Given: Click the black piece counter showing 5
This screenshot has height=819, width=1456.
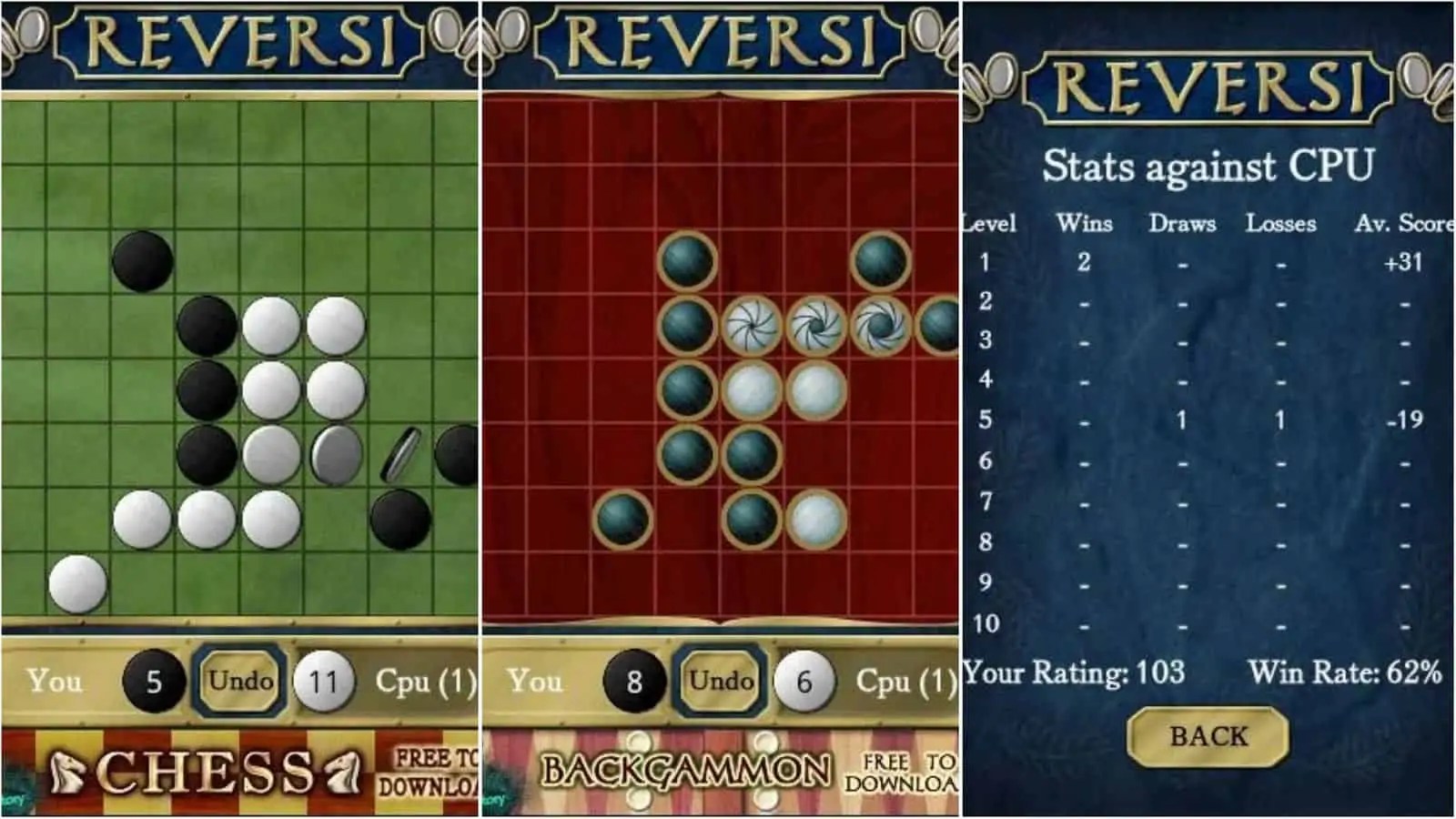Looking at the screenshot, I should coord(149,678).
